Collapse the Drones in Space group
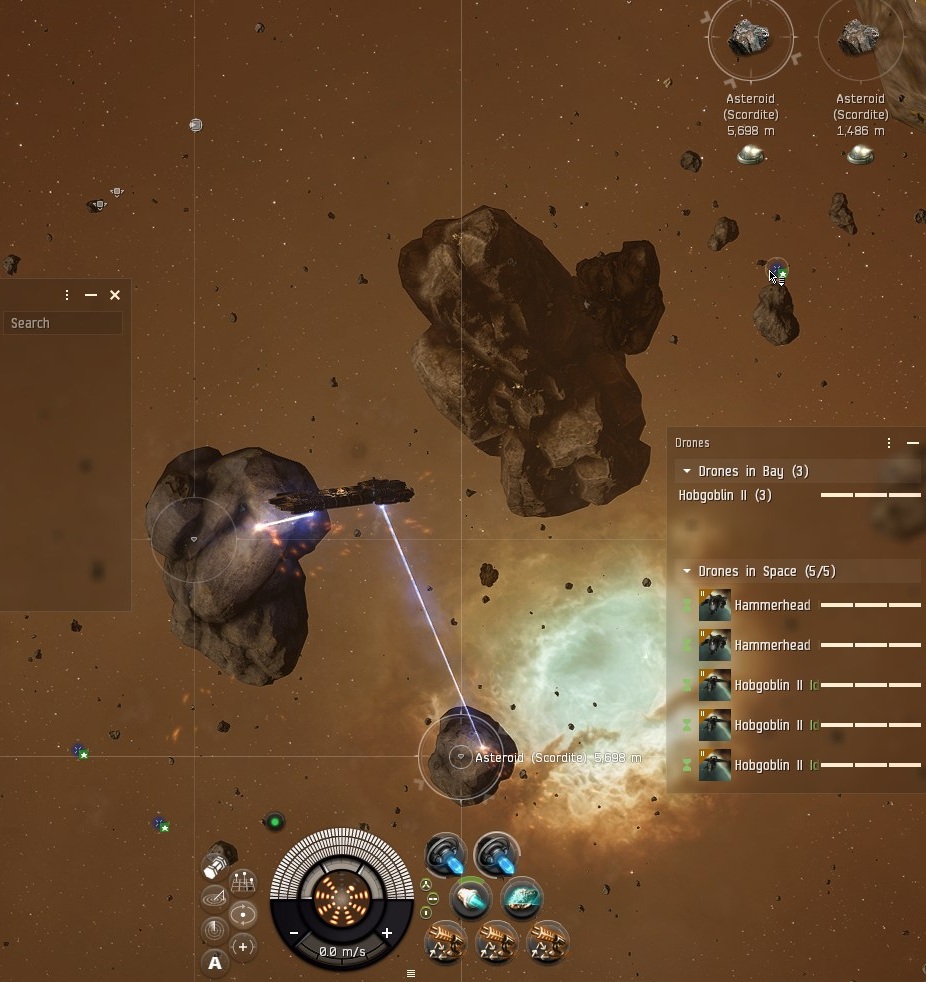Screen dimensions: 926x982 687,571
